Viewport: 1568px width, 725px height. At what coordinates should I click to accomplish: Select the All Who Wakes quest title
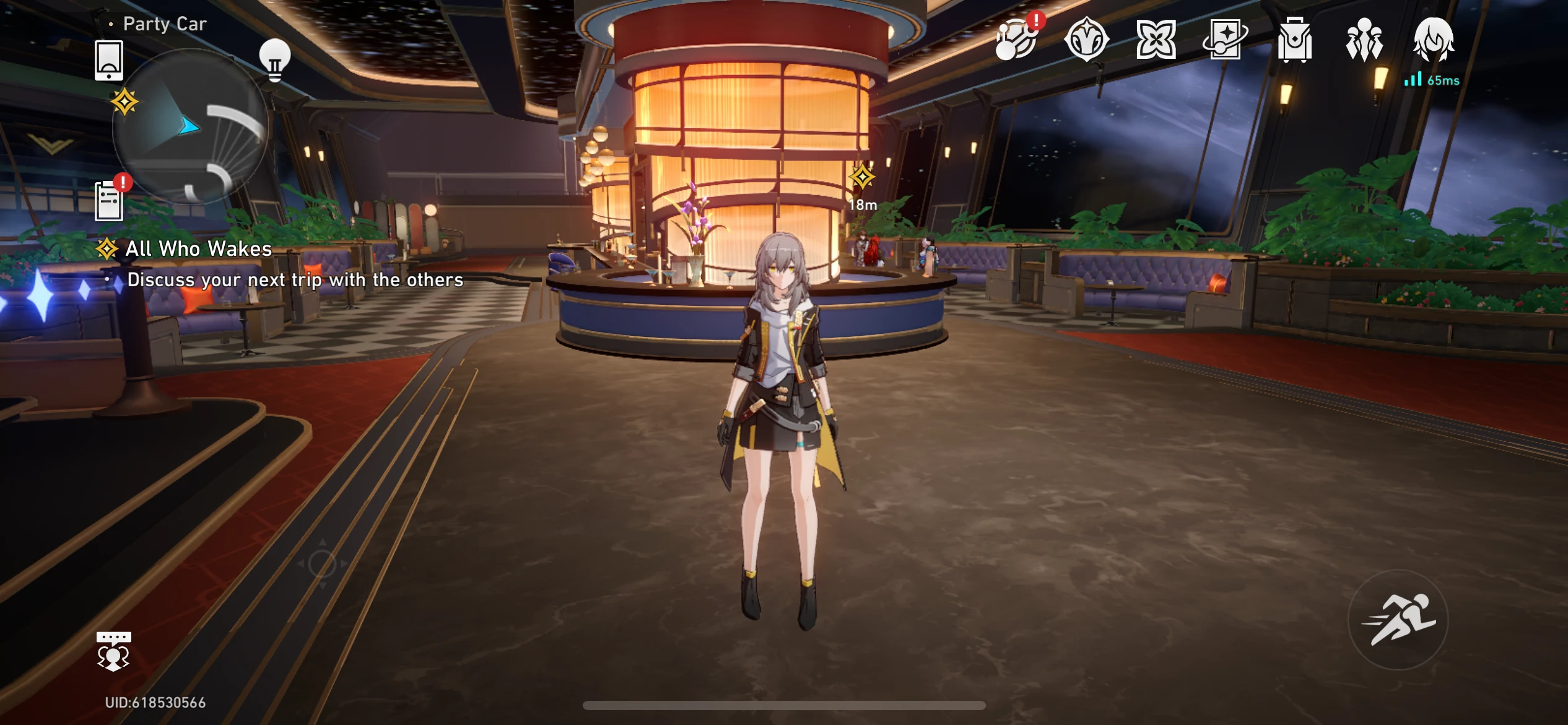[x=198, y=249]
